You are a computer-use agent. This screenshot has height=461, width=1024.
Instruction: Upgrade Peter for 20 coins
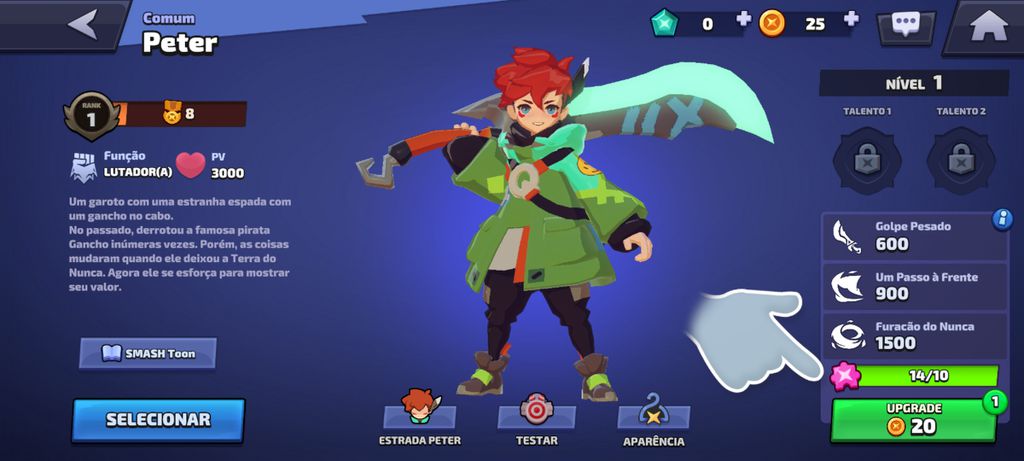pos(914,420)
